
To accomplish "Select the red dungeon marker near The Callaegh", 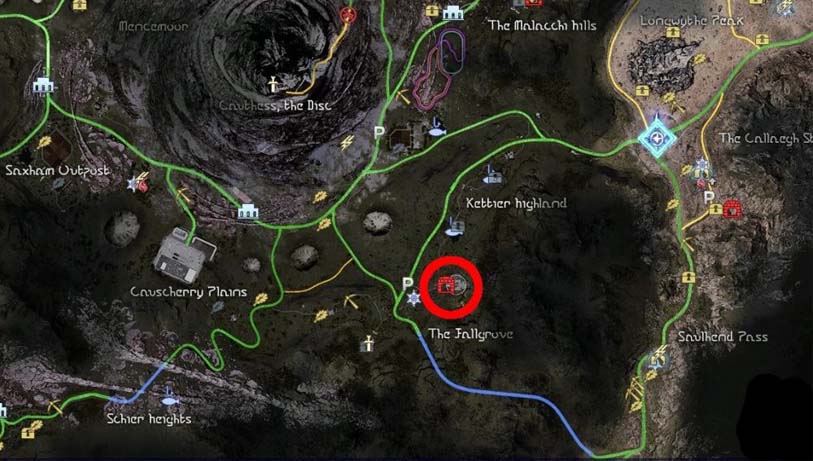I will [732, 209].
